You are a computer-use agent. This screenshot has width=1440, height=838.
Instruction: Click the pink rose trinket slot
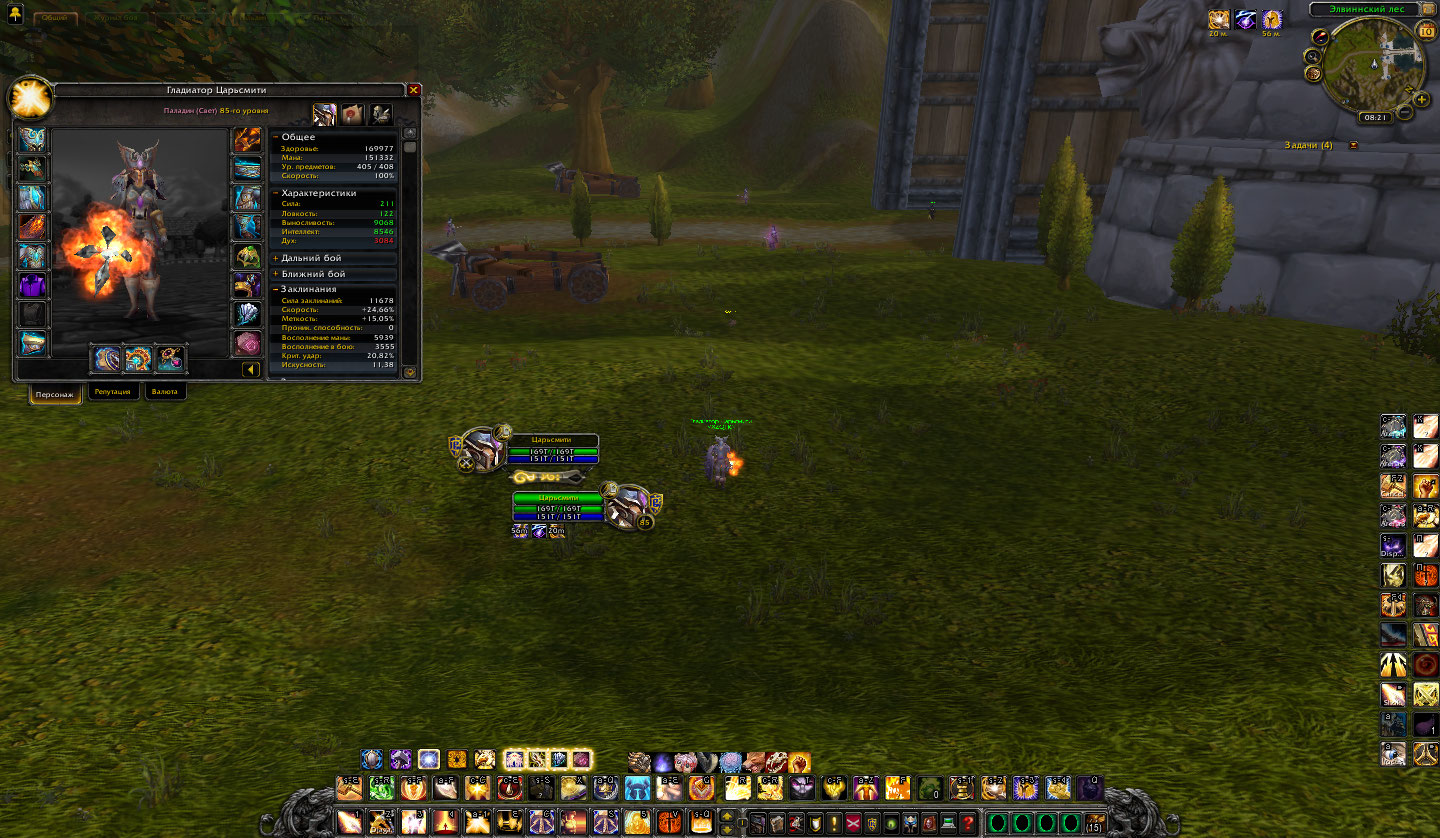click(247, 343)
